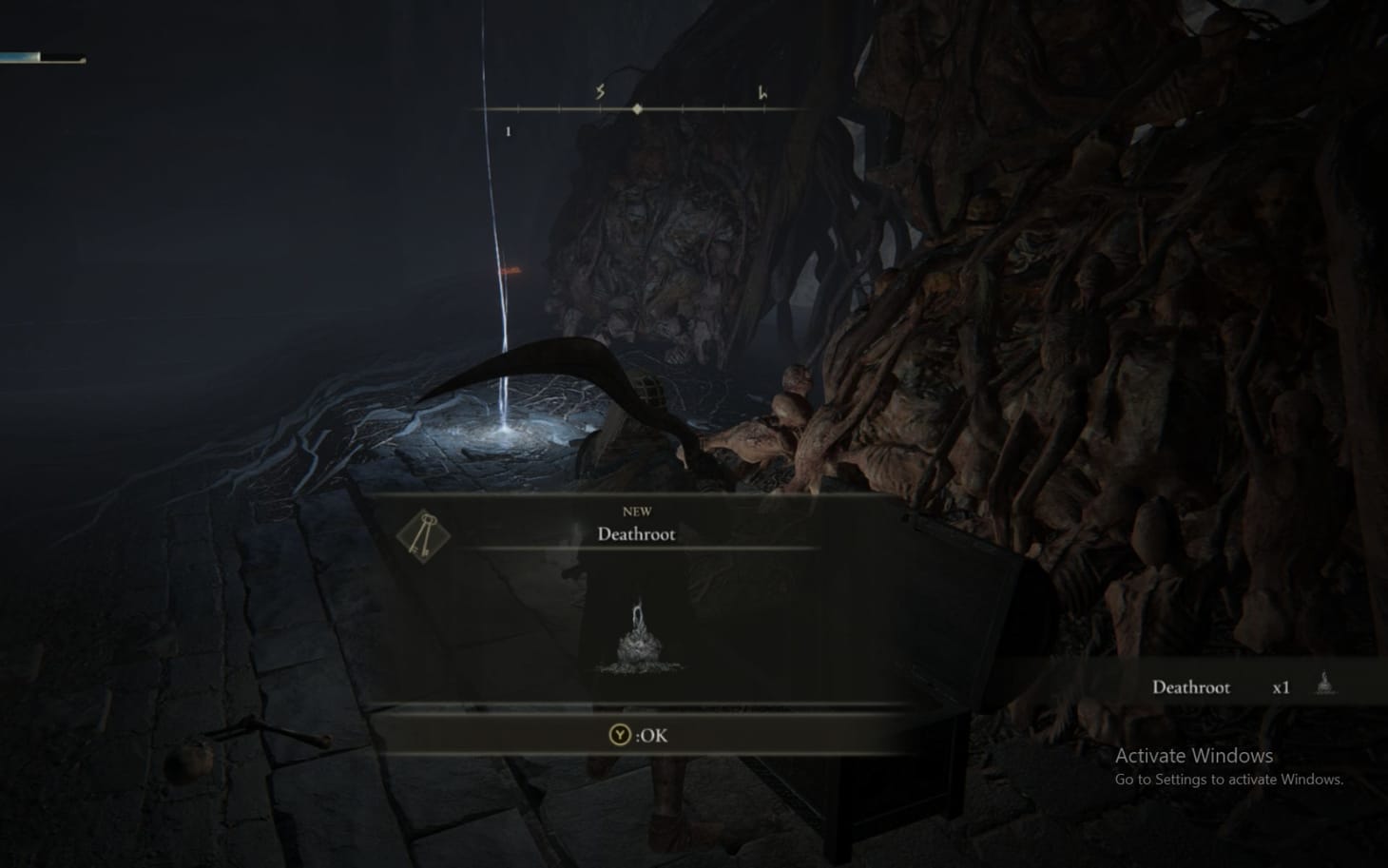Click the left rune symbol on the compass
Viewport: 1388px width, 868px height.
599,92
